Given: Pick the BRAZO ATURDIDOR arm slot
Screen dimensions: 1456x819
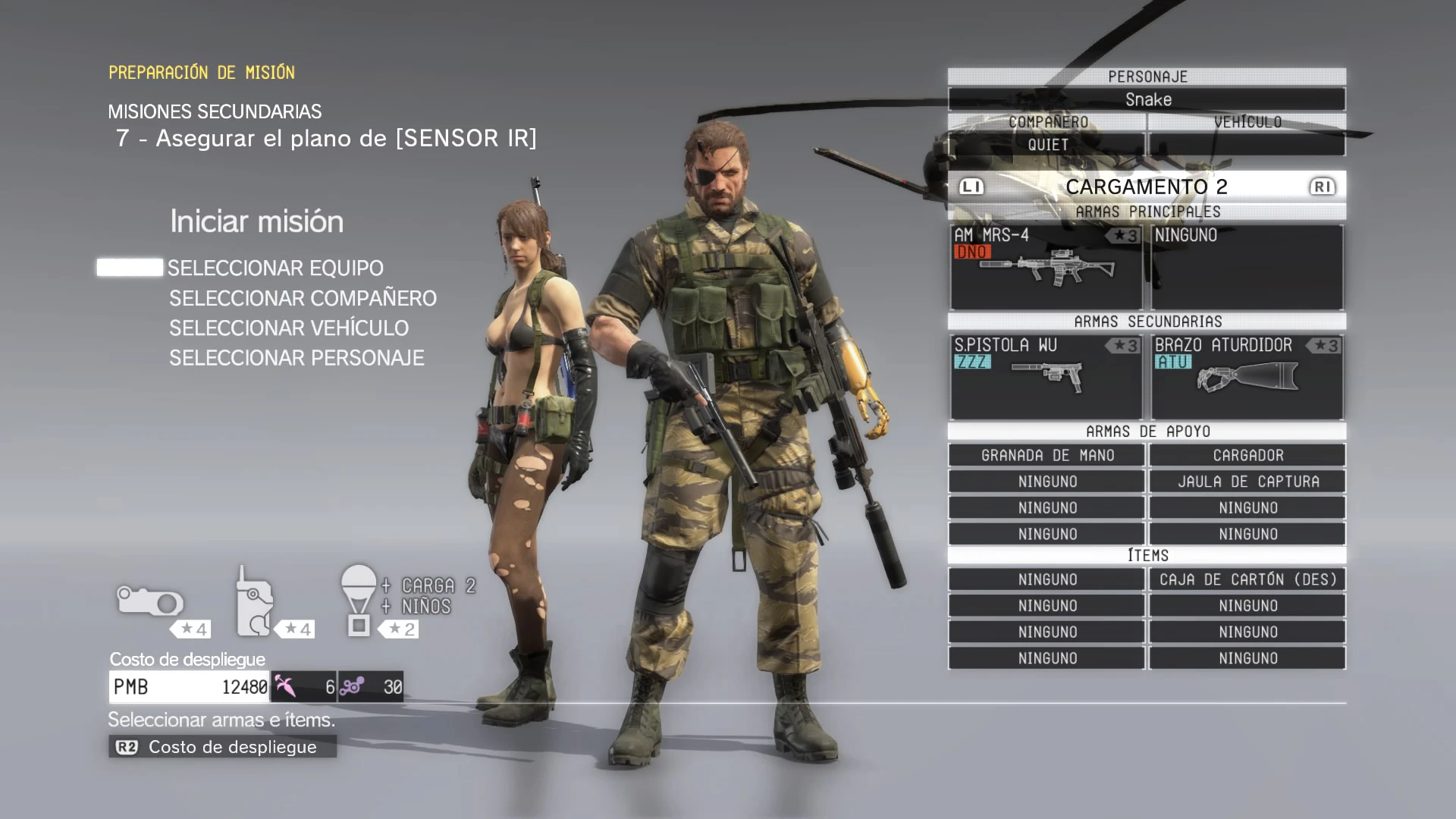Looking at the screenshot, I should coord(1247,377).
